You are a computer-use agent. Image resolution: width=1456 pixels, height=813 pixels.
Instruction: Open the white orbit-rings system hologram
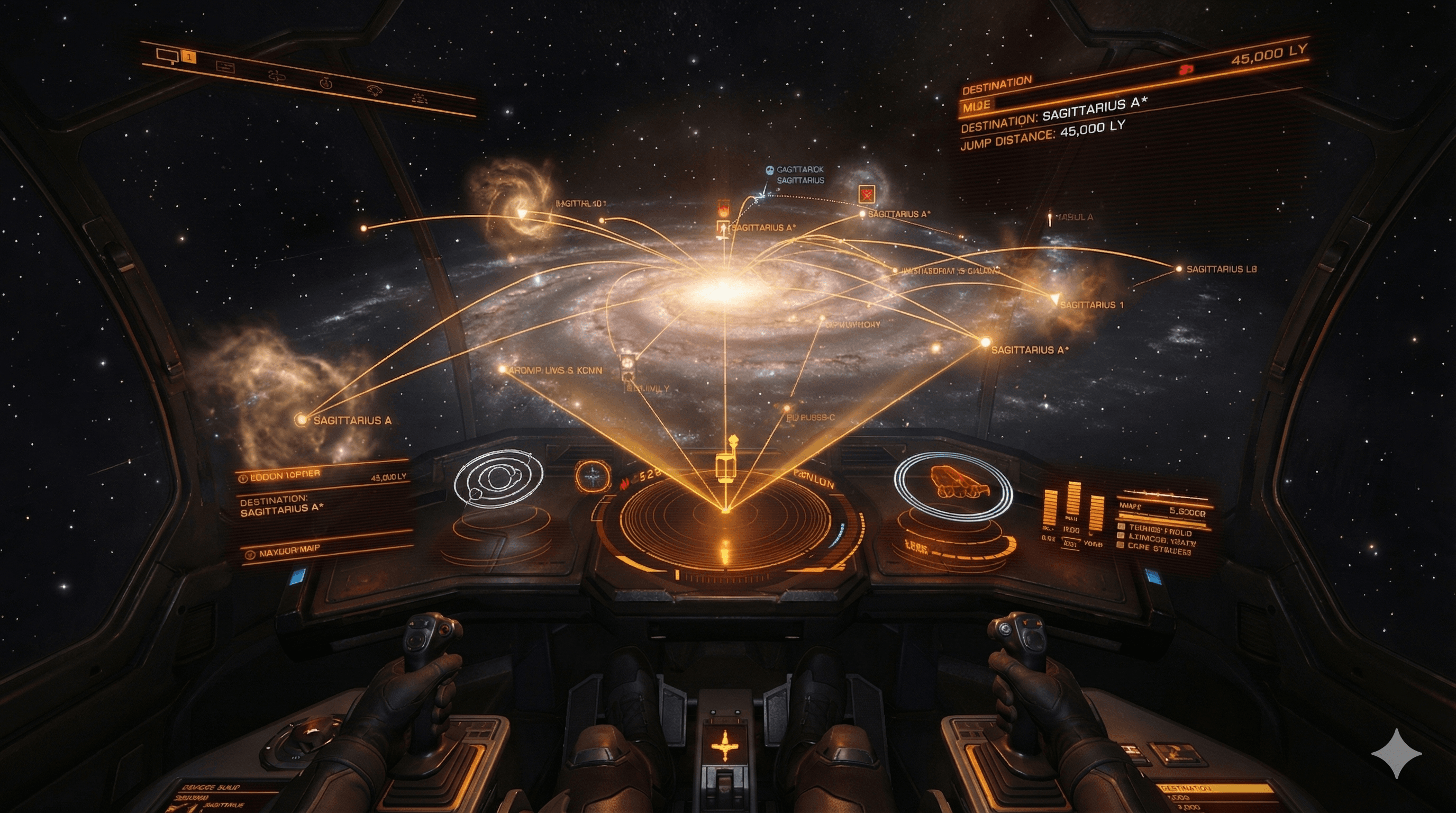tap(497, 478)
